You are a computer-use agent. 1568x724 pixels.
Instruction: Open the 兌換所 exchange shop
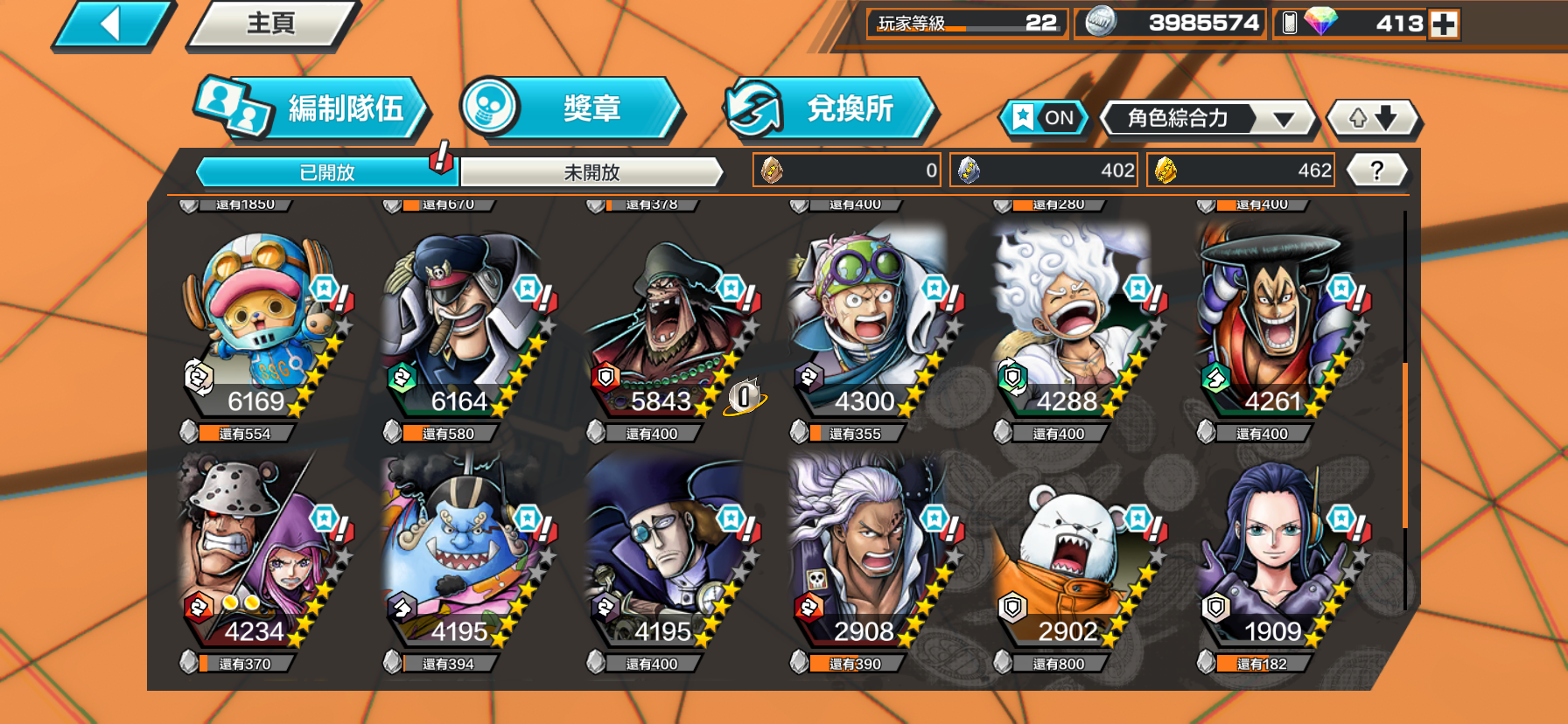(829, 108)
